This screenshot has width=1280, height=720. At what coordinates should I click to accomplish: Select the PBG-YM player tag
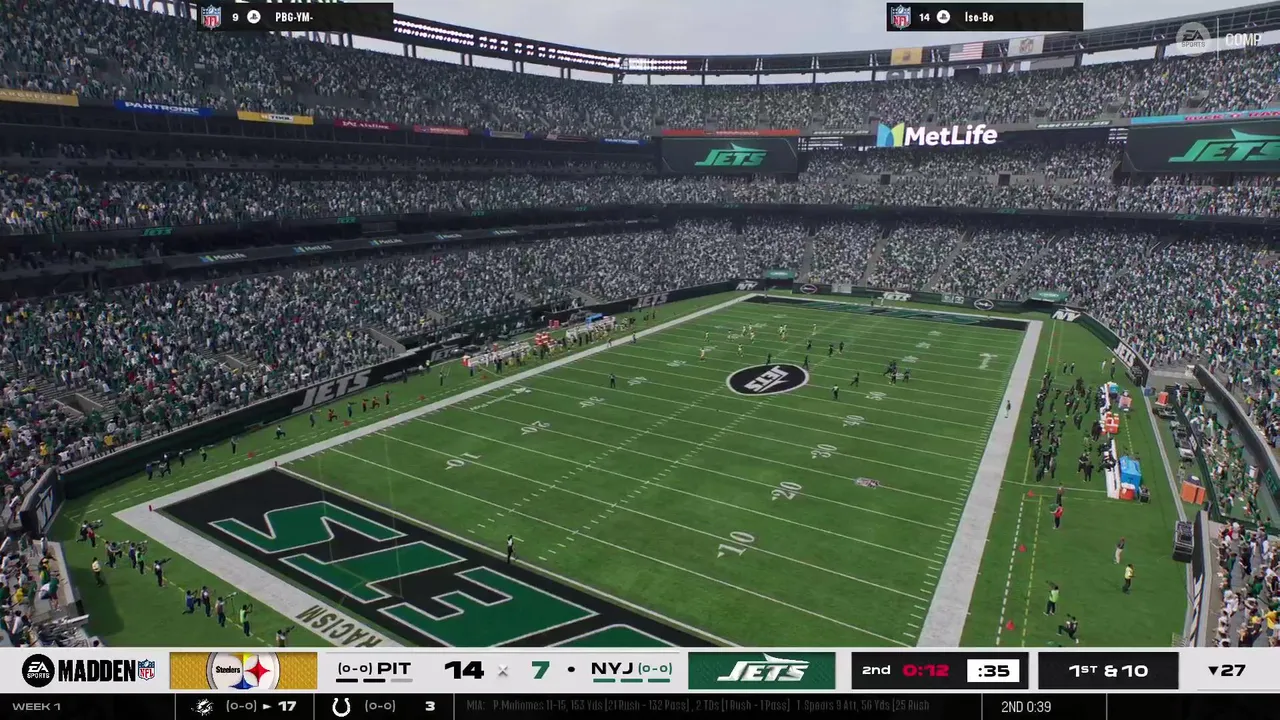(x=294, y=17)
